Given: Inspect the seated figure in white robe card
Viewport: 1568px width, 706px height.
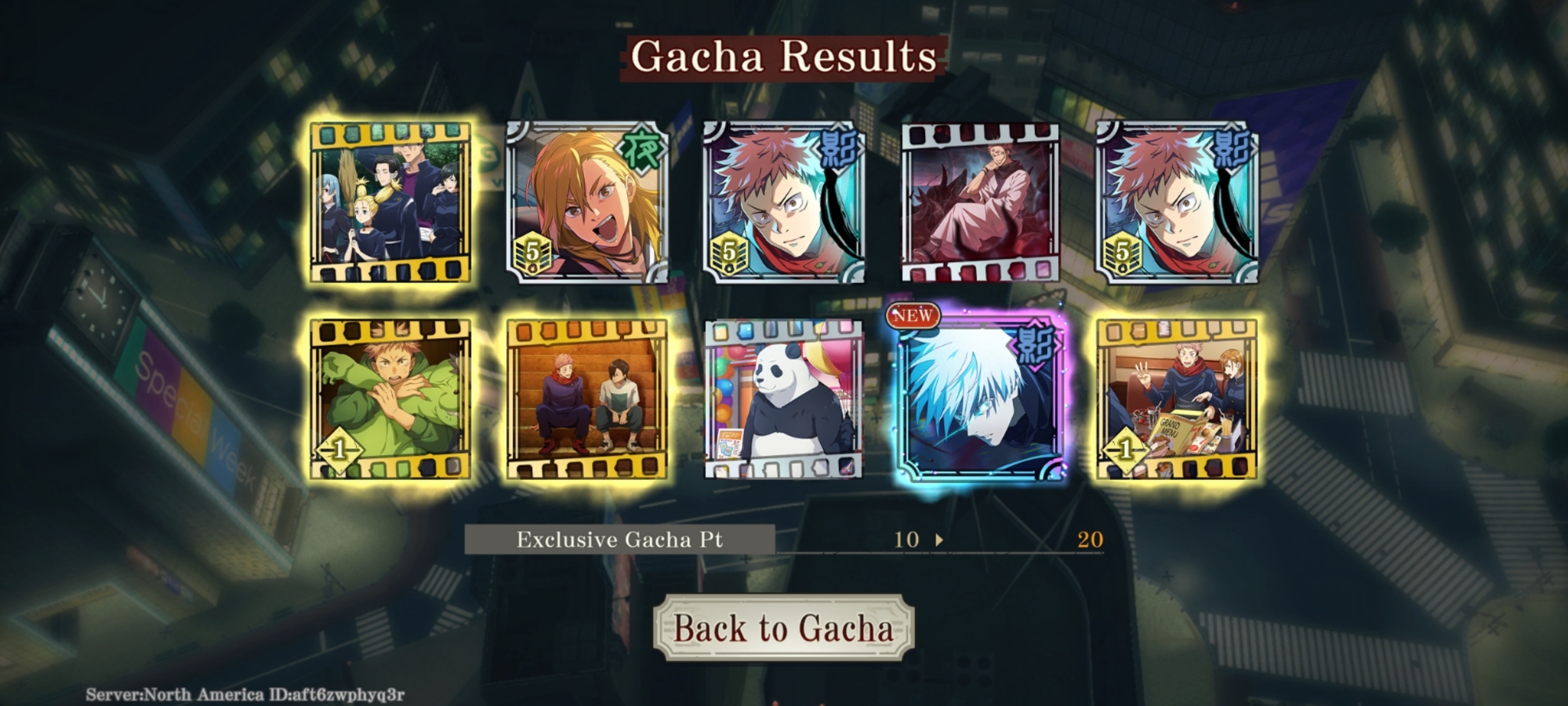Looking at the screenshot, I should pyautogui.click(x=980, y=202).
